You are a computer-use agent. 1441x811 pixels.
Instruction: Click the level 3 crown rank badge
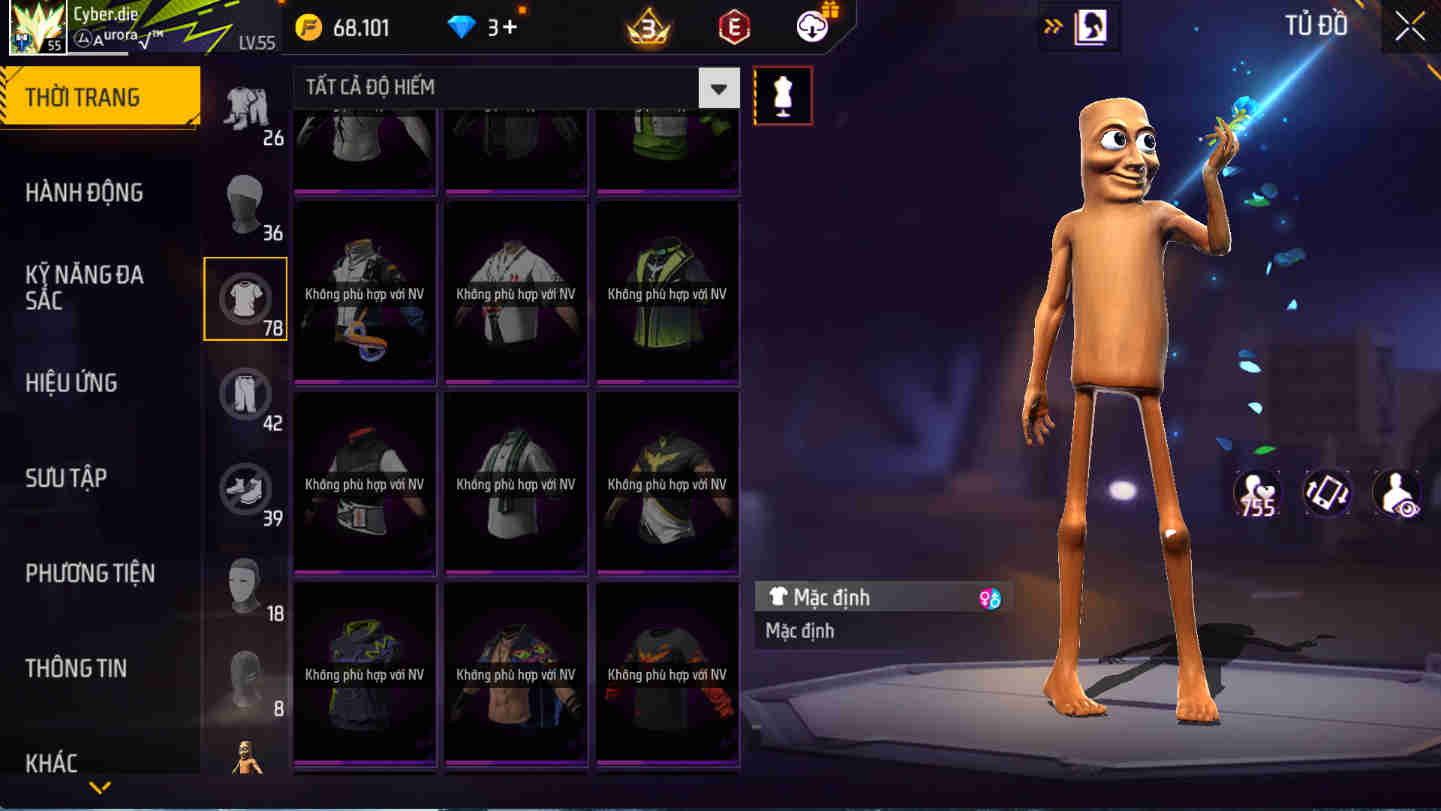[x=650, y=27]
